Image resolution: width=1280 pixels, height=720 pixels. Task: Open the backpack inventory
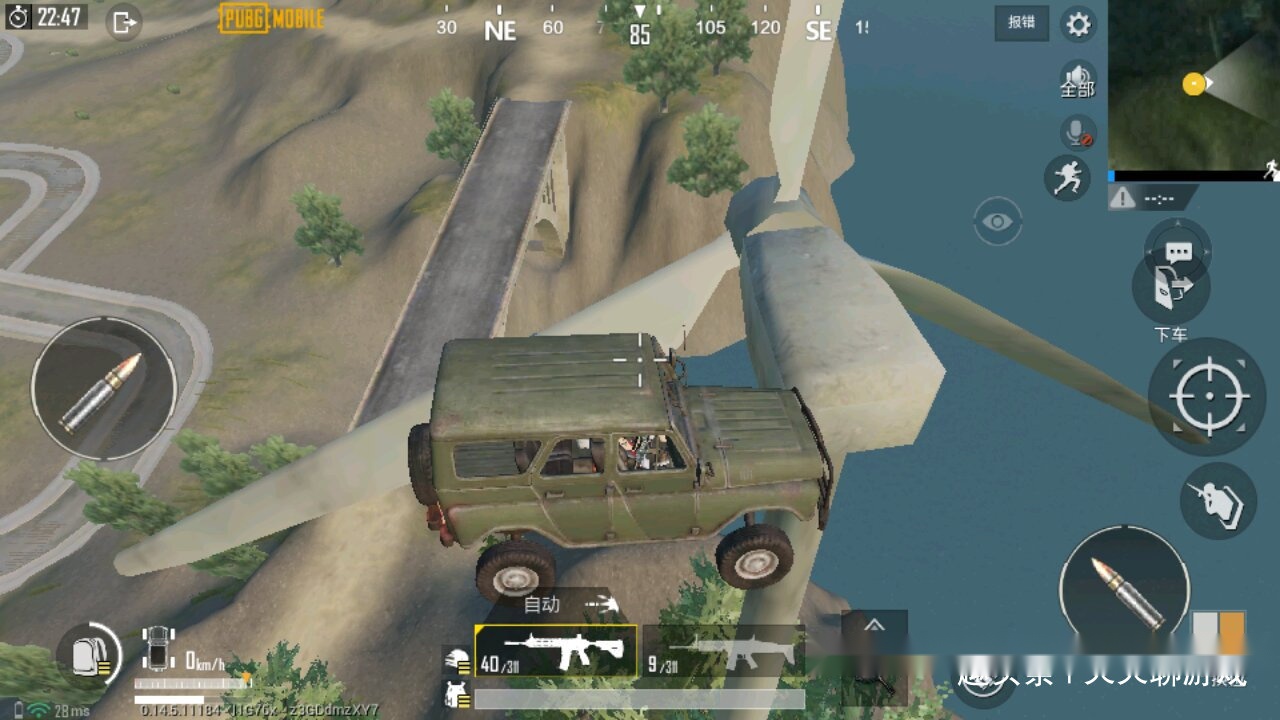click(89, 656)
